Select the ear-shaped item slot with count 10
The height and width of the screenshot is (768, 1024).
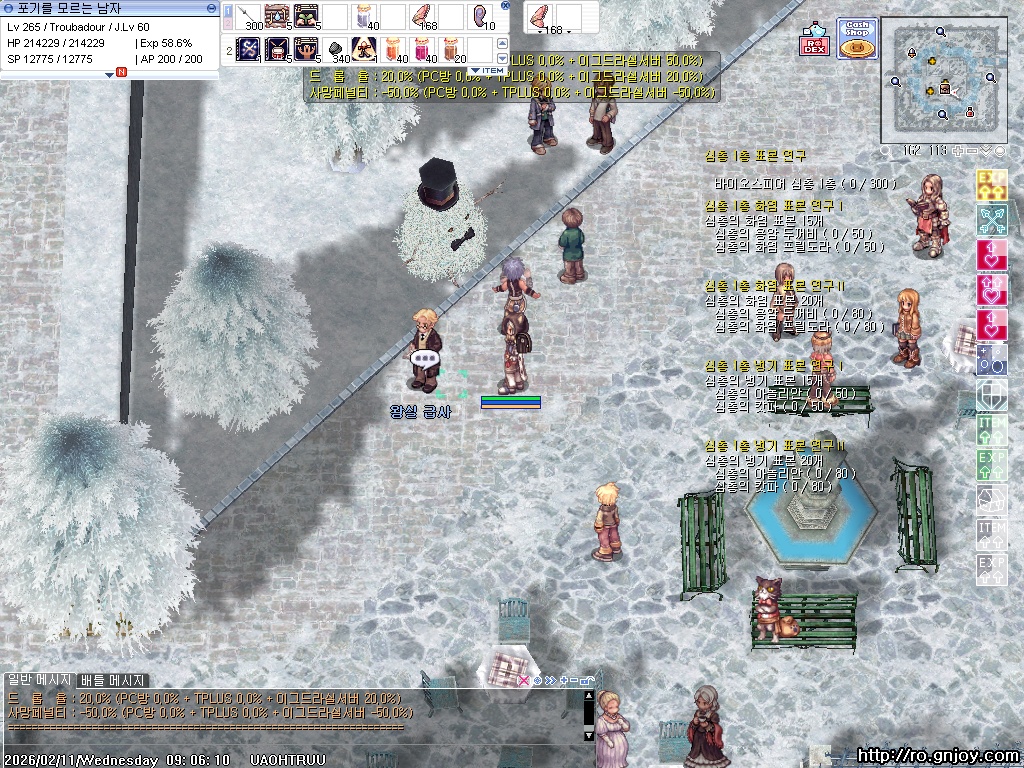(x=481, y=17)
